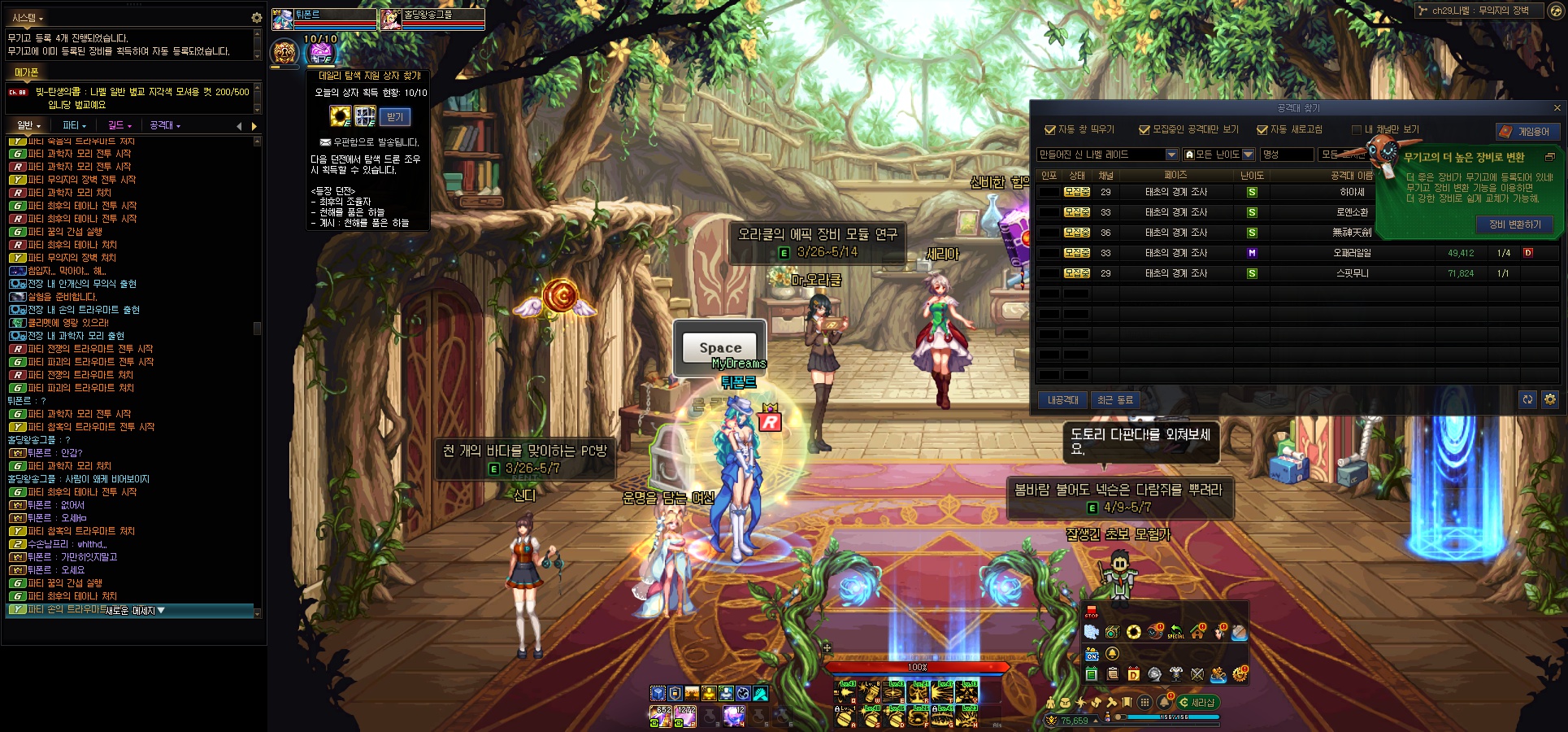The width and height of the screenshot is (1568, 732).
Task: Open chat settings gear icon
Action: point(257,17)
